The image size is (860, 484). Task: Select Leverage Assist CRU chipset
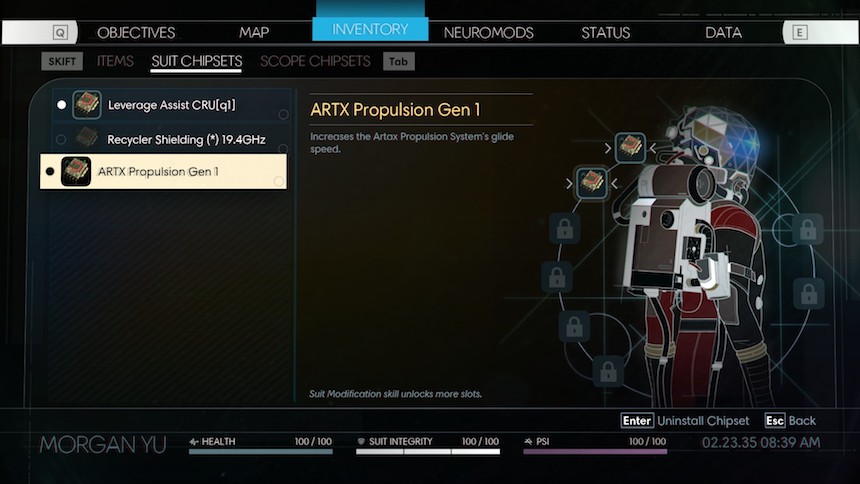tap(171, 105)
